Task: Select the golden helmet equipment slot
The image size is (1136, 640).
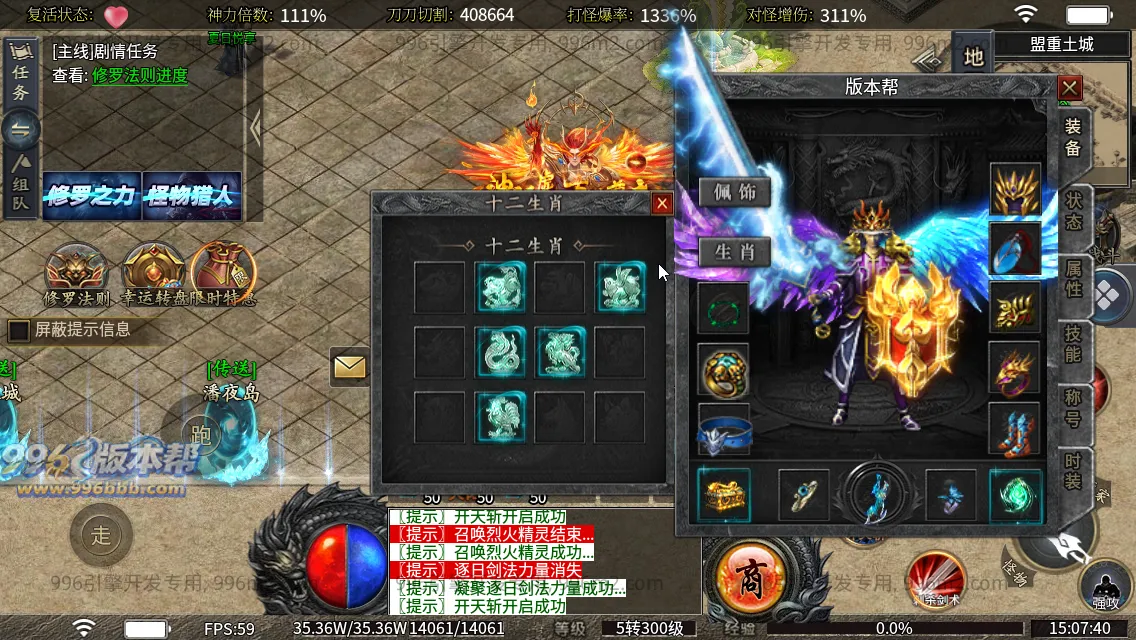Action: pos(1015,190)
